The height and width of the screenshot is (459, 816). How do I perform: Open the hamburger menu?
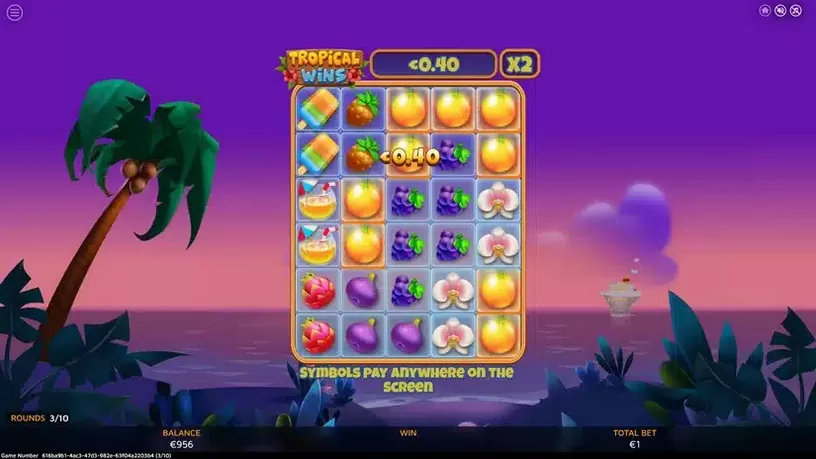[x=15, y=13]
